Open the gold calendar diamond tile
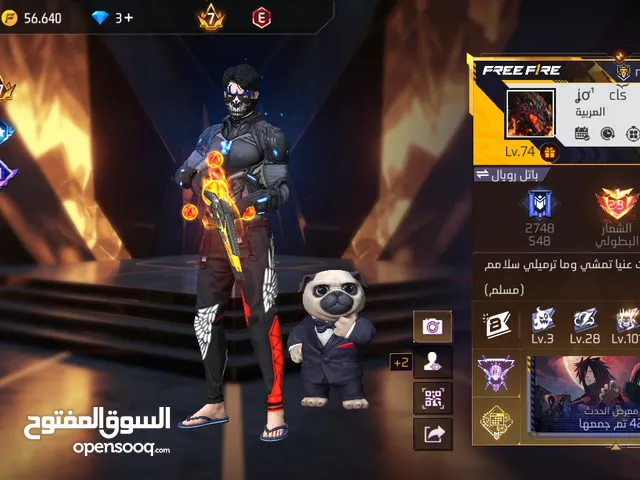 pyautogui.click(x=495, y=423)
